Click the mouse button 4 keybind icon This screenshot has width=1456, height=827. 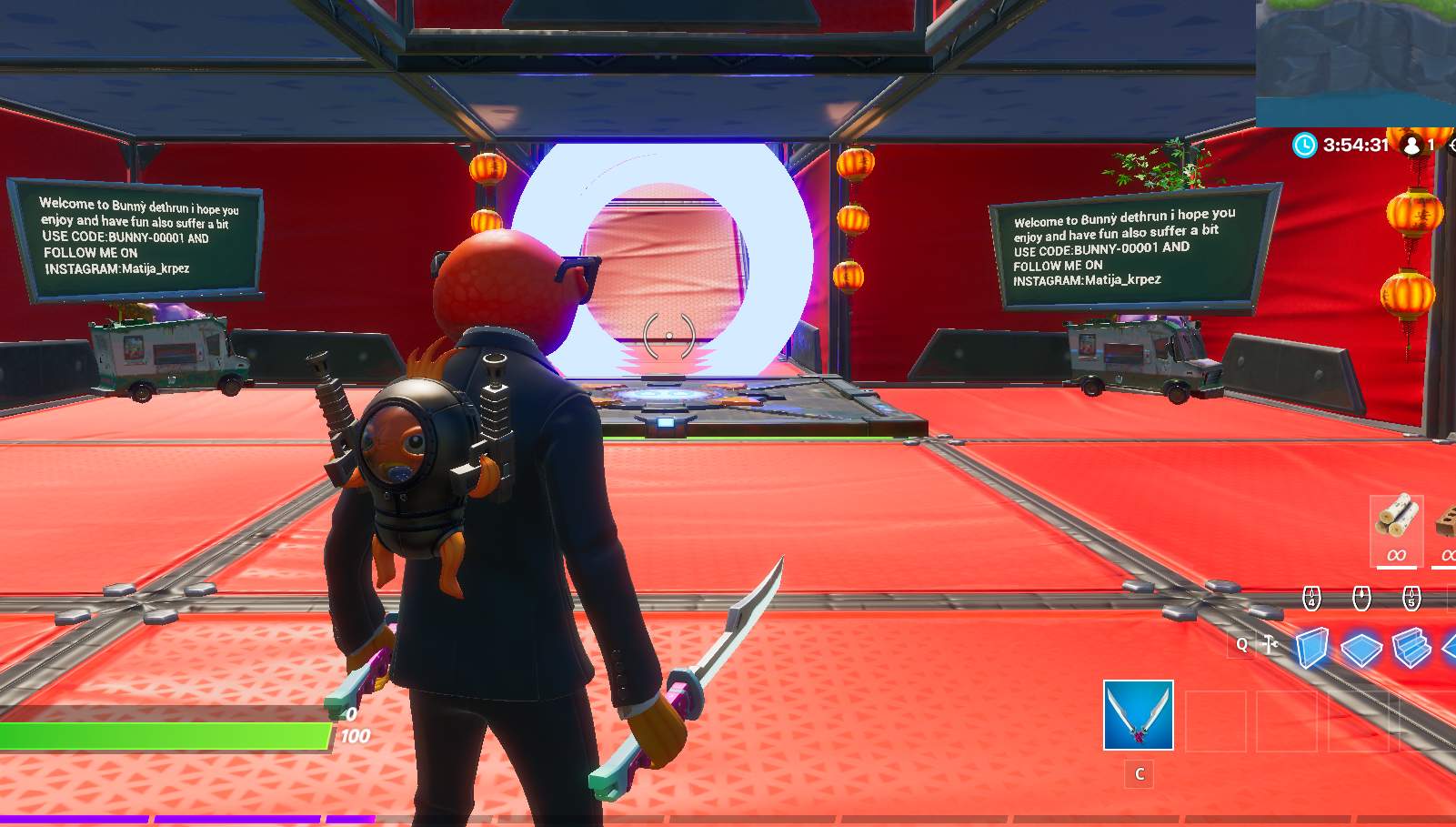[x=1311, y=598]
